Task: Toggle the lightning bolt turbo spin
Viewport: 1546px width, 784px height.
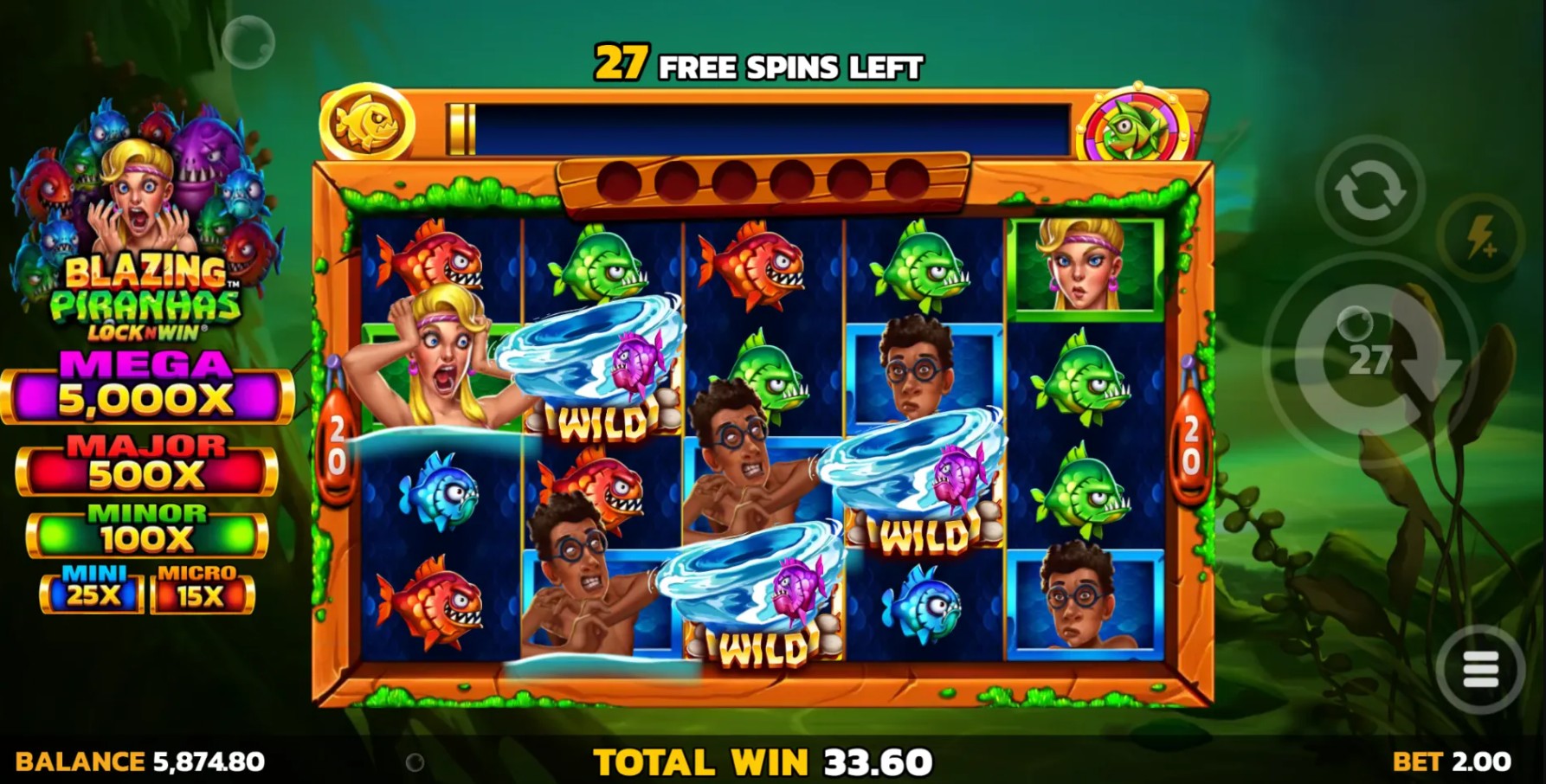Action: (x=1482, y=235)
